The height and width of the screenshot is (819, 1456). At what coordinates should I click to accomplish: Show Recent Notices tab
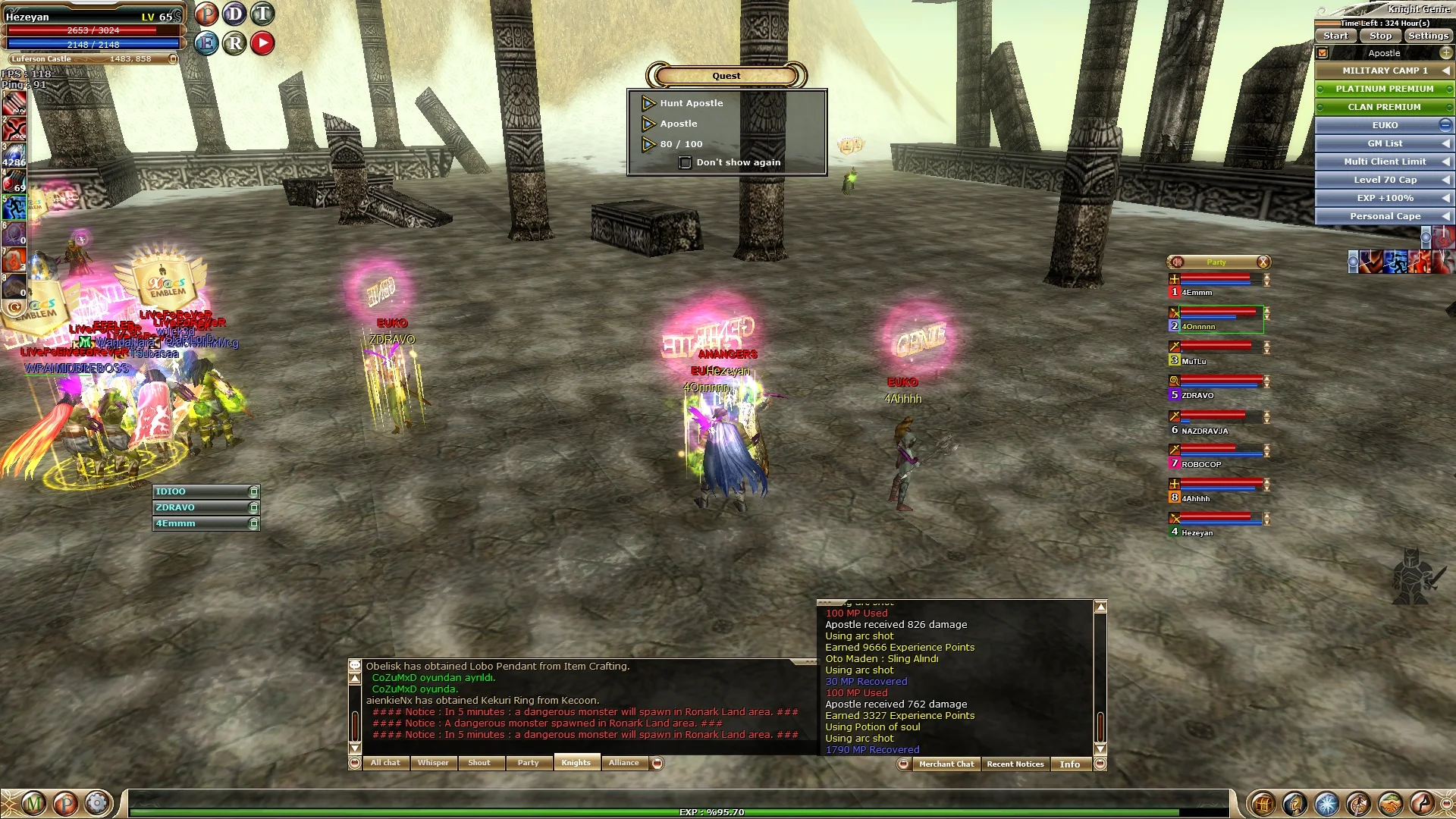pyautogui.click(x=1015, y=764)
